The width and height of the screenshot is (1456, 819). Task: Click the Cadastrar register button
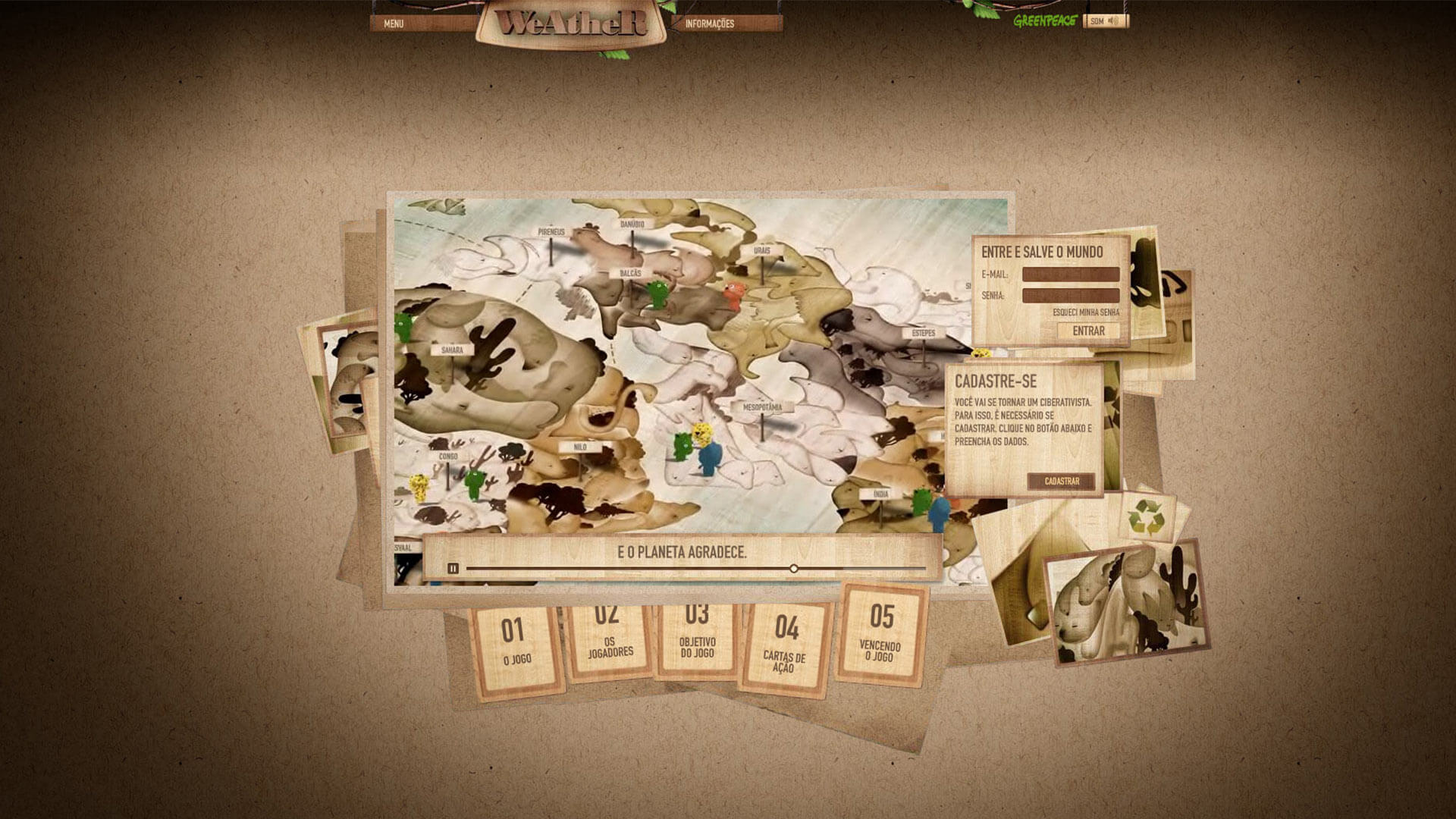[1061, 481]
